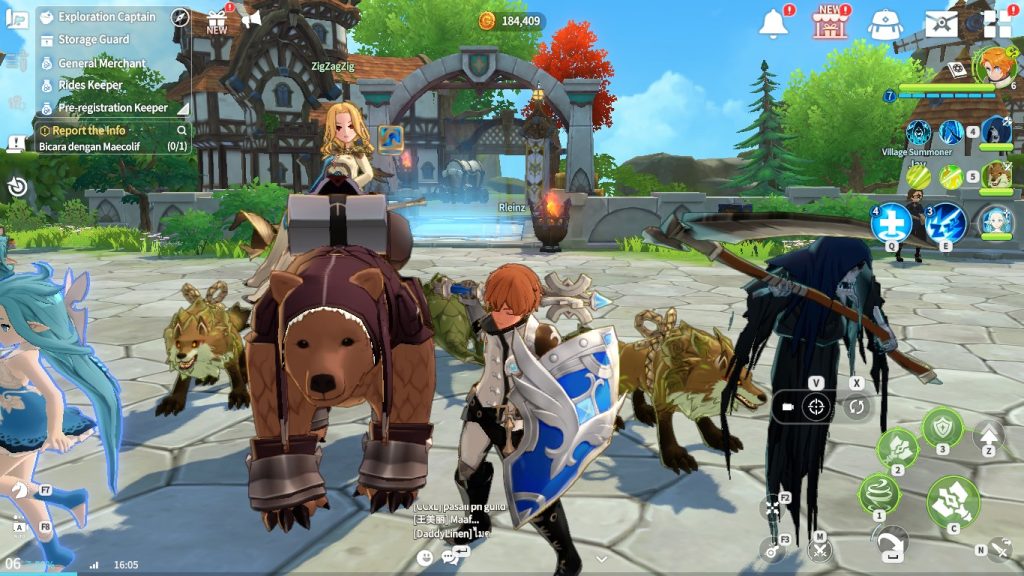Select Exploration Captain in the NPC list
The height and width of the screenshot is (576, 1024).
click(x=106, y=17)
